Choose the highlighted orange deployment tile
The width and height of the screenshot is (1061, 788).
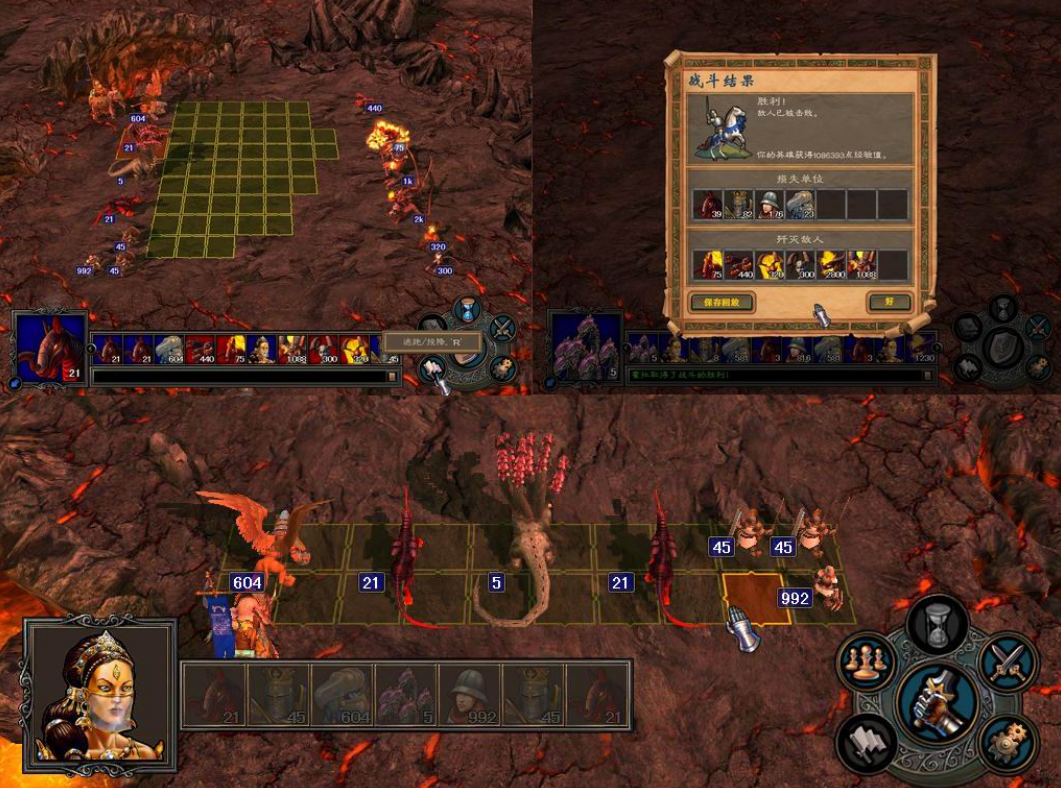756,599
